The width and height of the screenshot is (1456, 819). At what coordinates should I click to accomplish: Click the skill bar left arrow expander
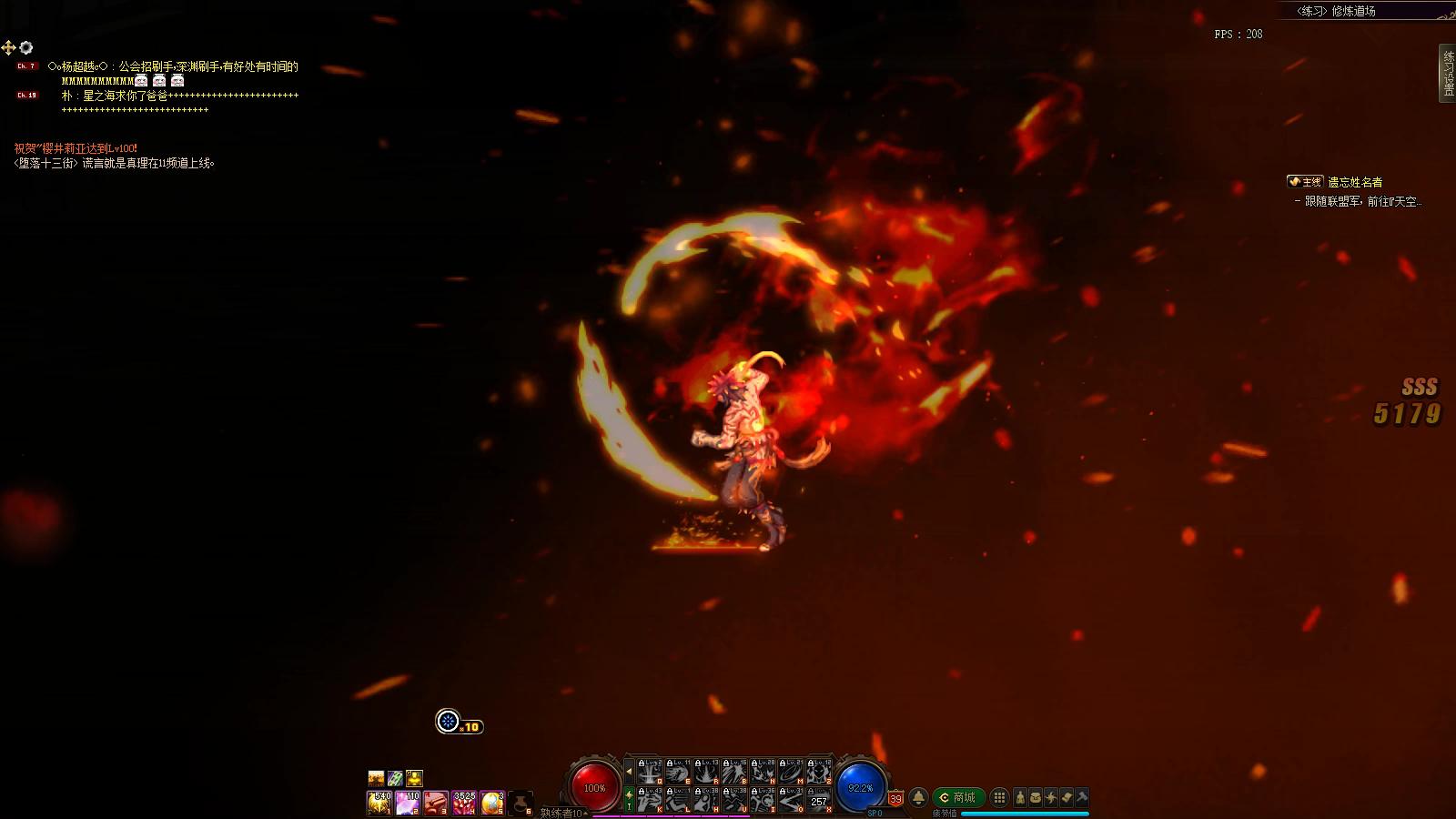(x=629, y=772)
